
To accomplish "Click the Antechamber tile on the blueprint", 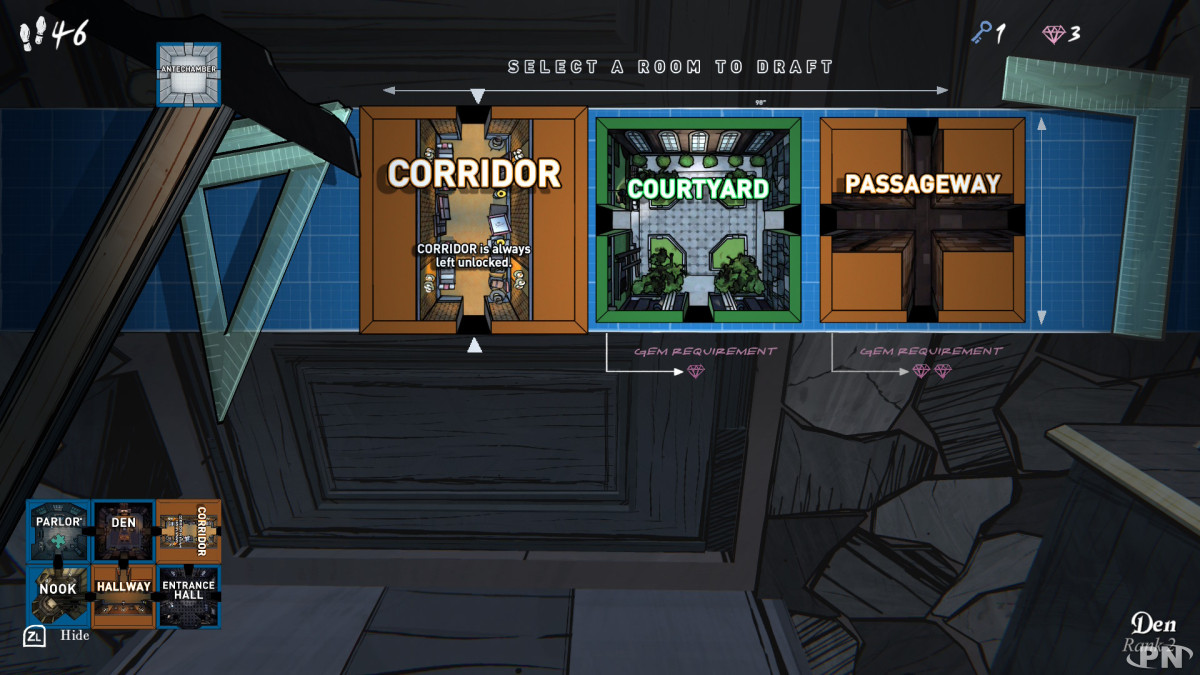I will [x=188, y=74].
